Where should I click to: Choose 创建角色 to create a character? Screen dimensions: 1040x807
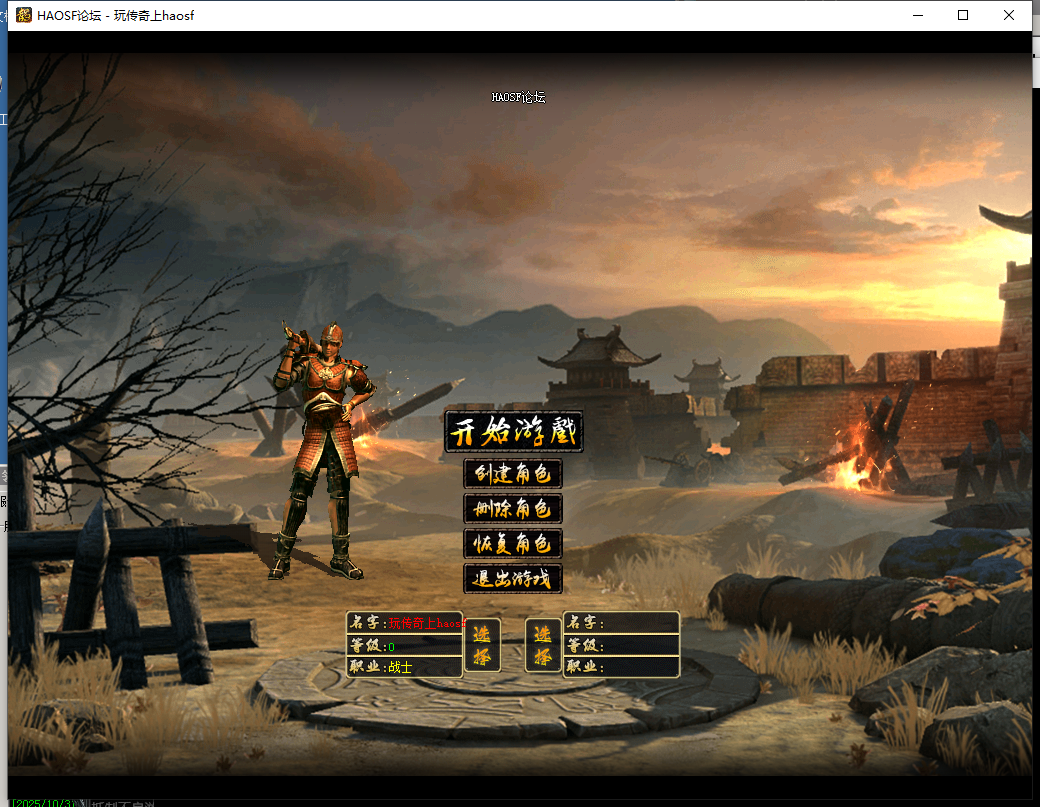point(513,473)
